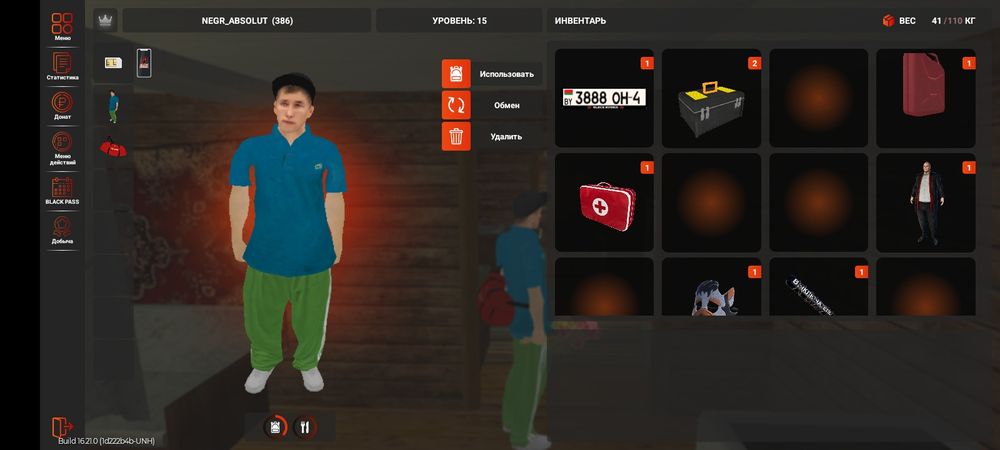This screenshot has width=1000, height=450.
Task: Select the character skin in dark coat
Action: pyautogui.click(x=925, y=202)
